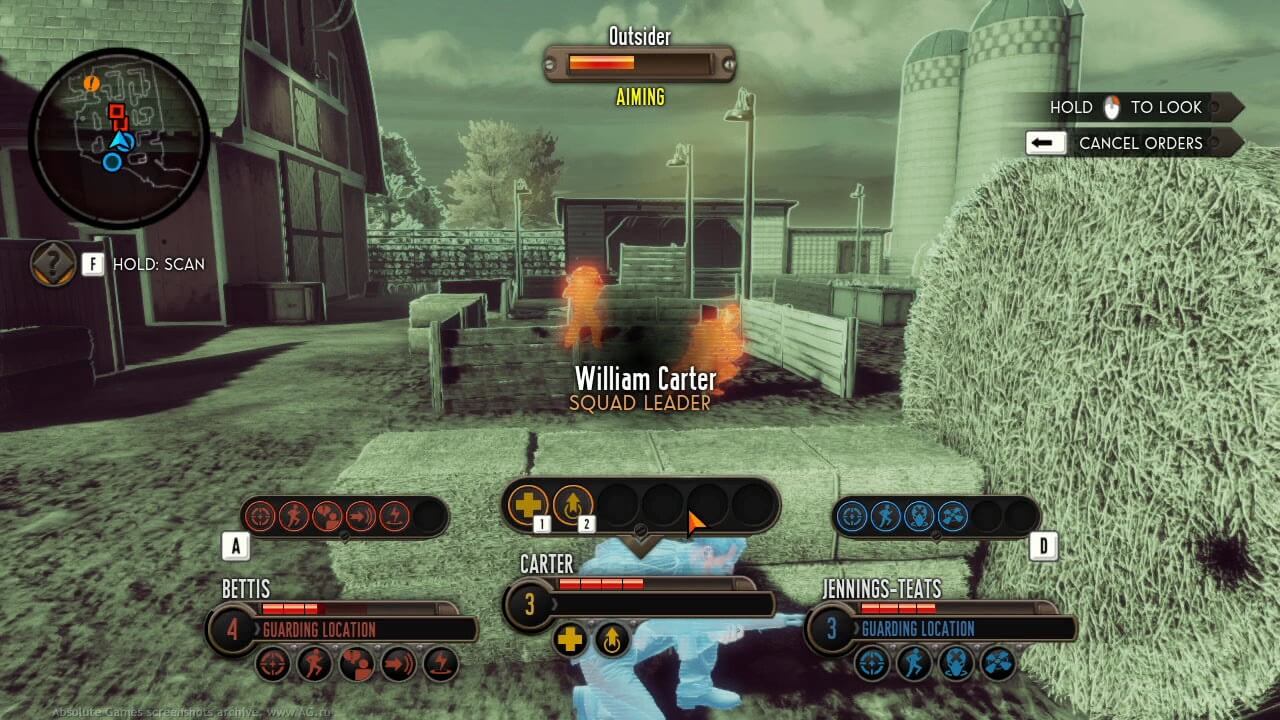The image size is (1280, 720).
Task: Select the red crosshair target order in Bettis's wheel
Action: (260, 516)
